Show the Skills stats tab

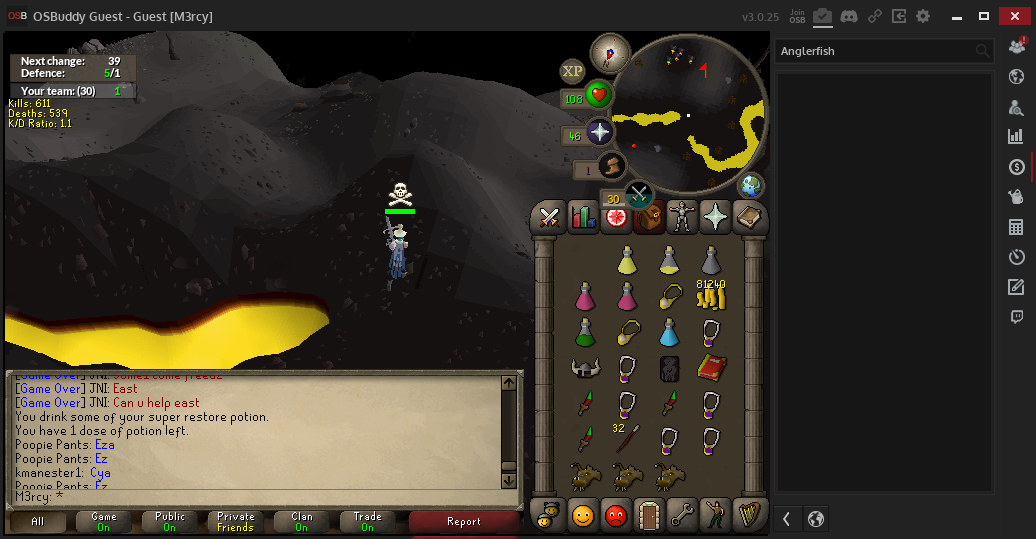[582, 216]
